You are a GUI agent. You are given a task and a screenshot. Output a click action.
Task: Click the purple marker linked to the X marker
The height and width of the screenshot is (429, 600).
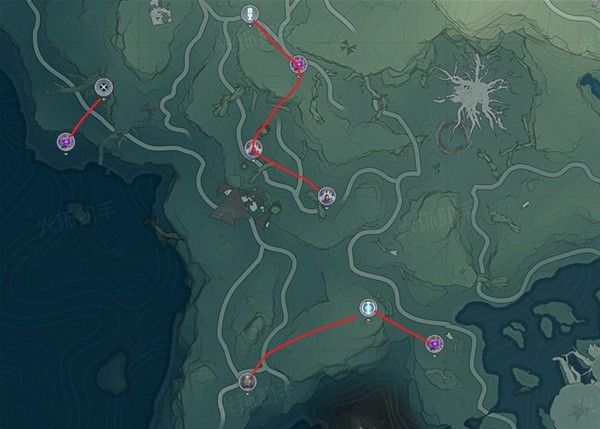(66, 142)
